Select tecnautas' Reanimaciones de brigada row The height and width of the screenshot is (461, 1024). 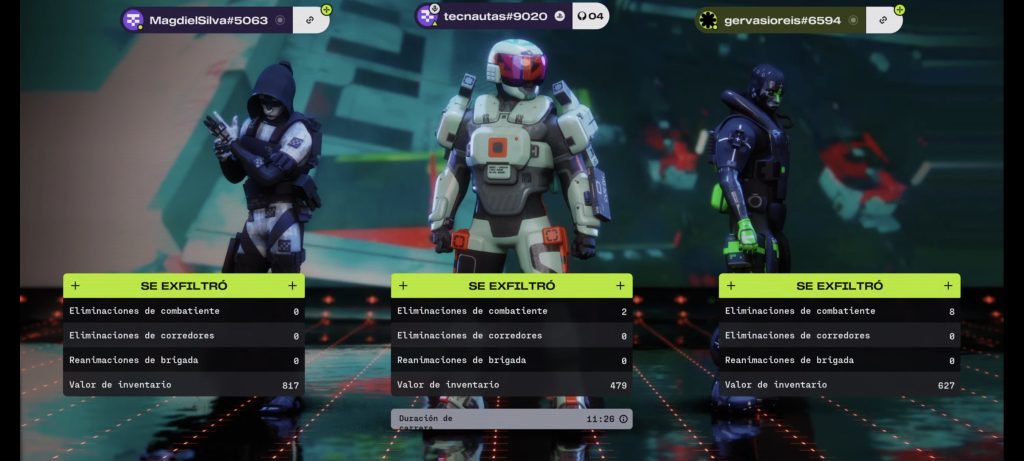pos(511,360)
